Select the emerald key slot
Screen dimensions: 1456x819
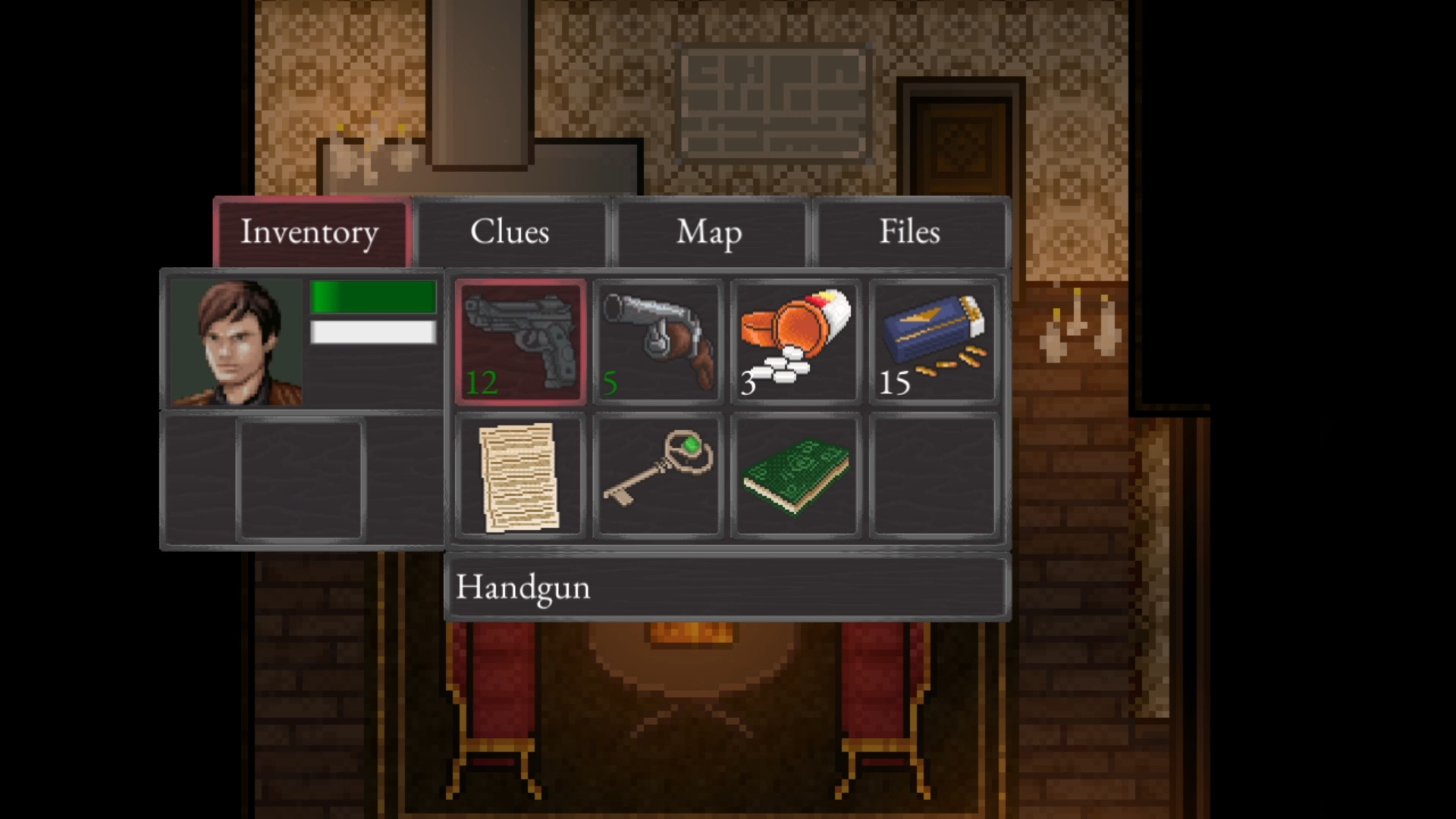tap(658, 476)
